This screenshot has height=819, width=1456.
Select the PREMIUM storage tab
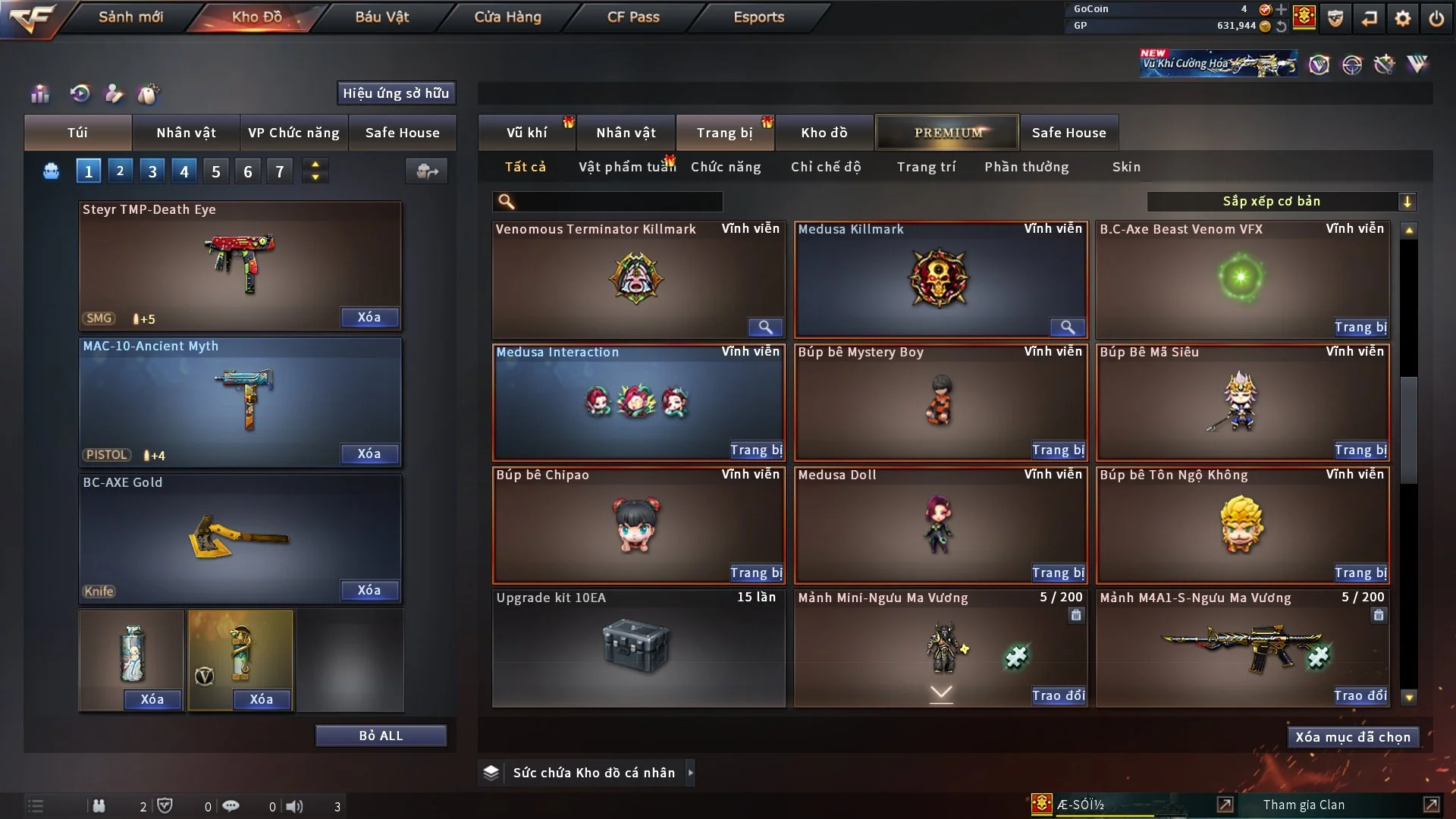[947, 133]
